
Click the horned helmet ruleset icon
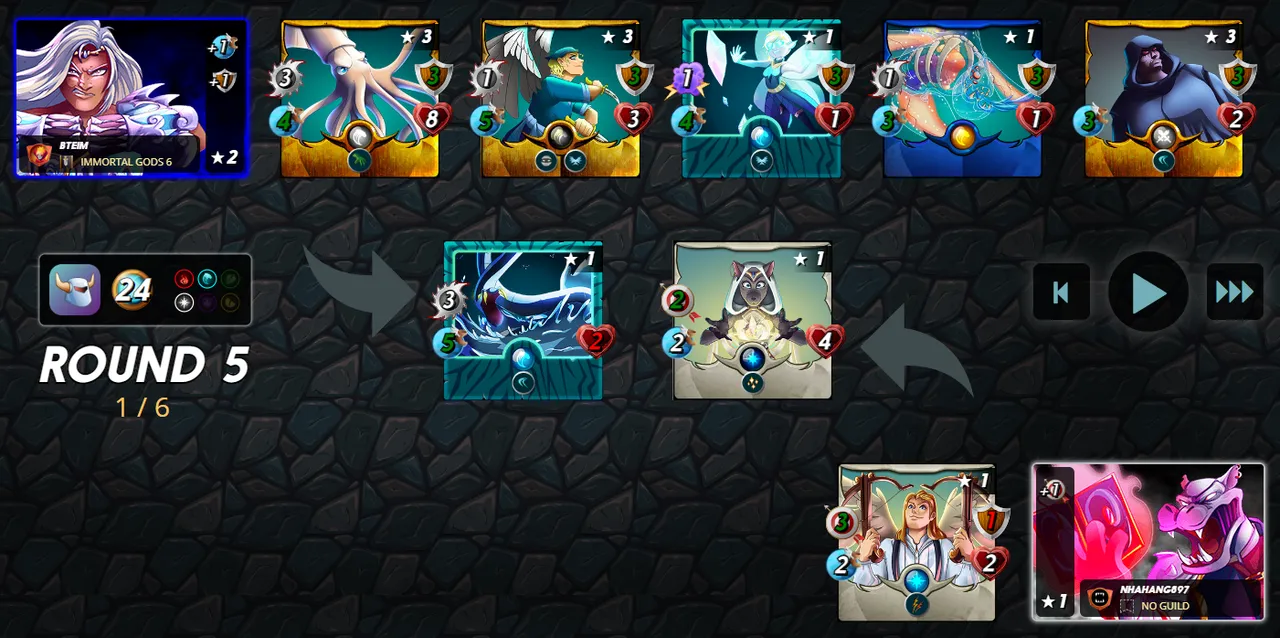(75, 290)
